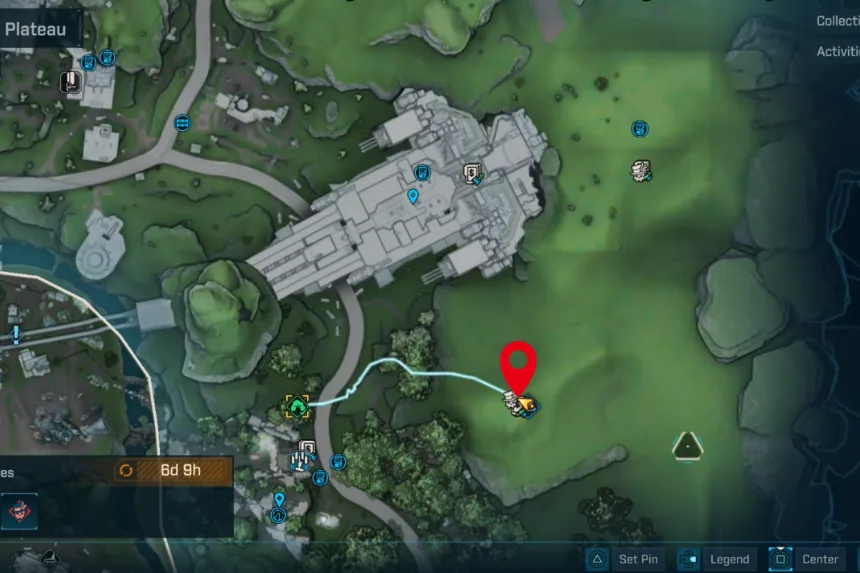Screen dimensions: 860x573
Task: Choose the dark triangle map marker
Action: 686,445
